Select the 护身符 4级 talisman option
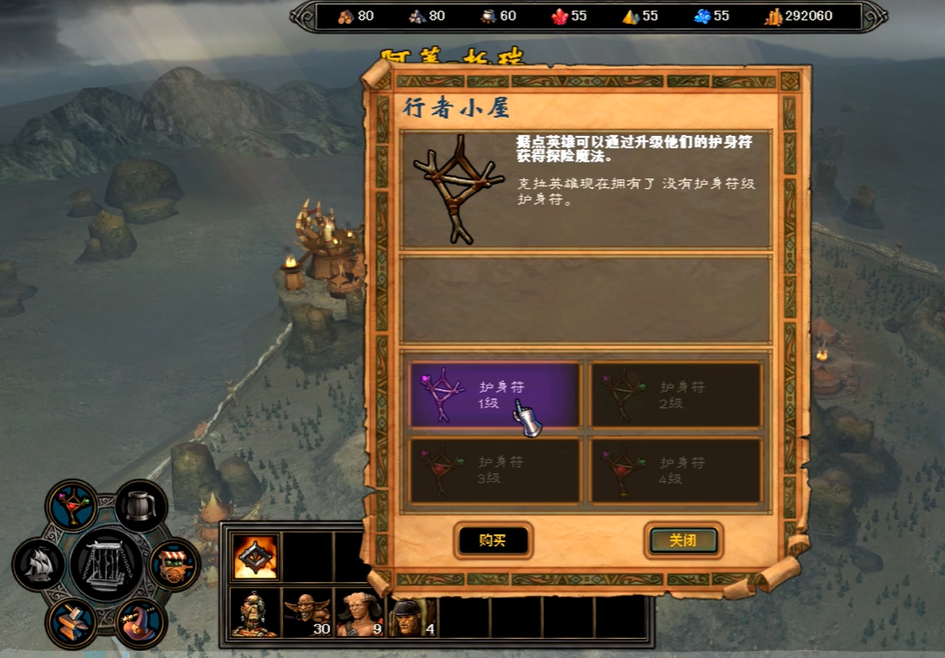945x658 pixels. point(676,469)
